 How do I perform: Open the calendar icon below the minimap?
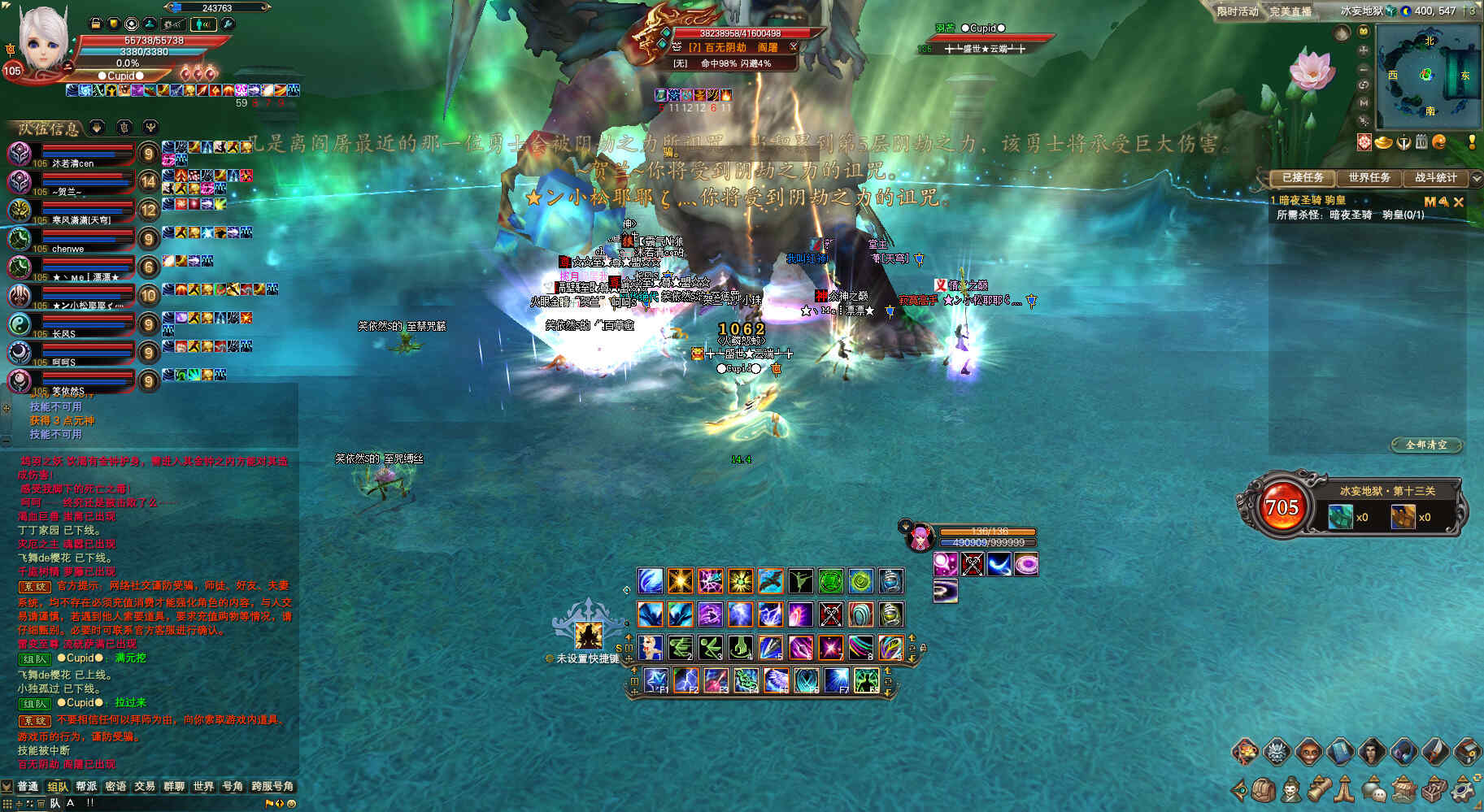click(x=1421, y=142)
